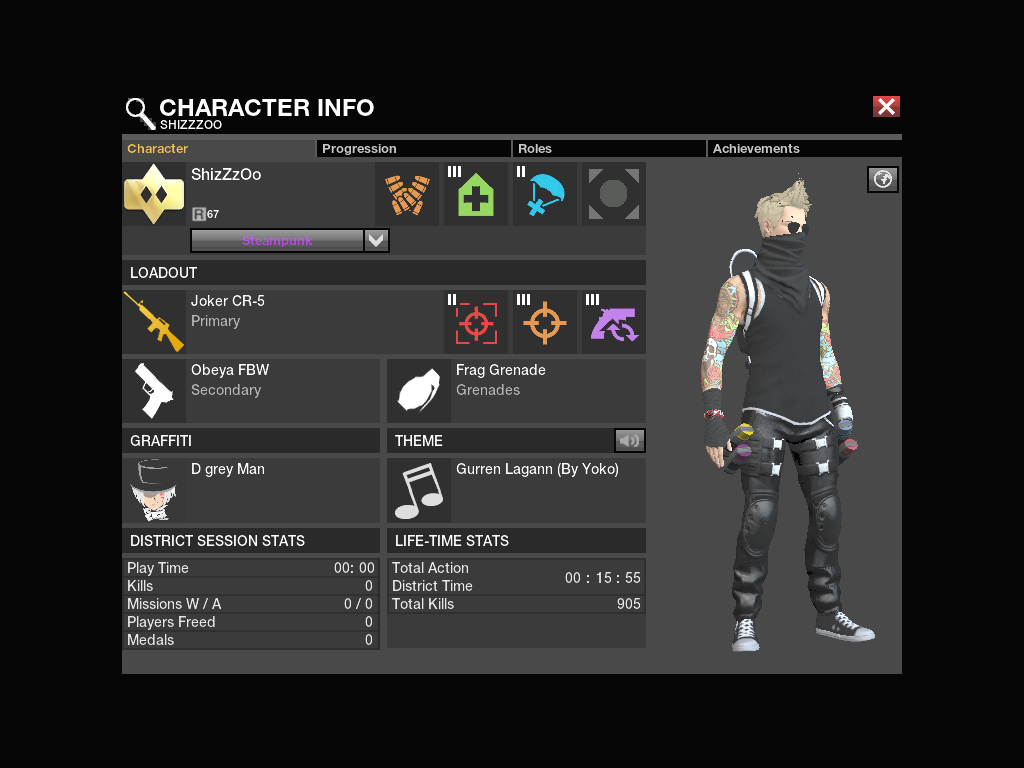
Task: Click the red crosshair weapon mod
Action: tap(476, 322)
